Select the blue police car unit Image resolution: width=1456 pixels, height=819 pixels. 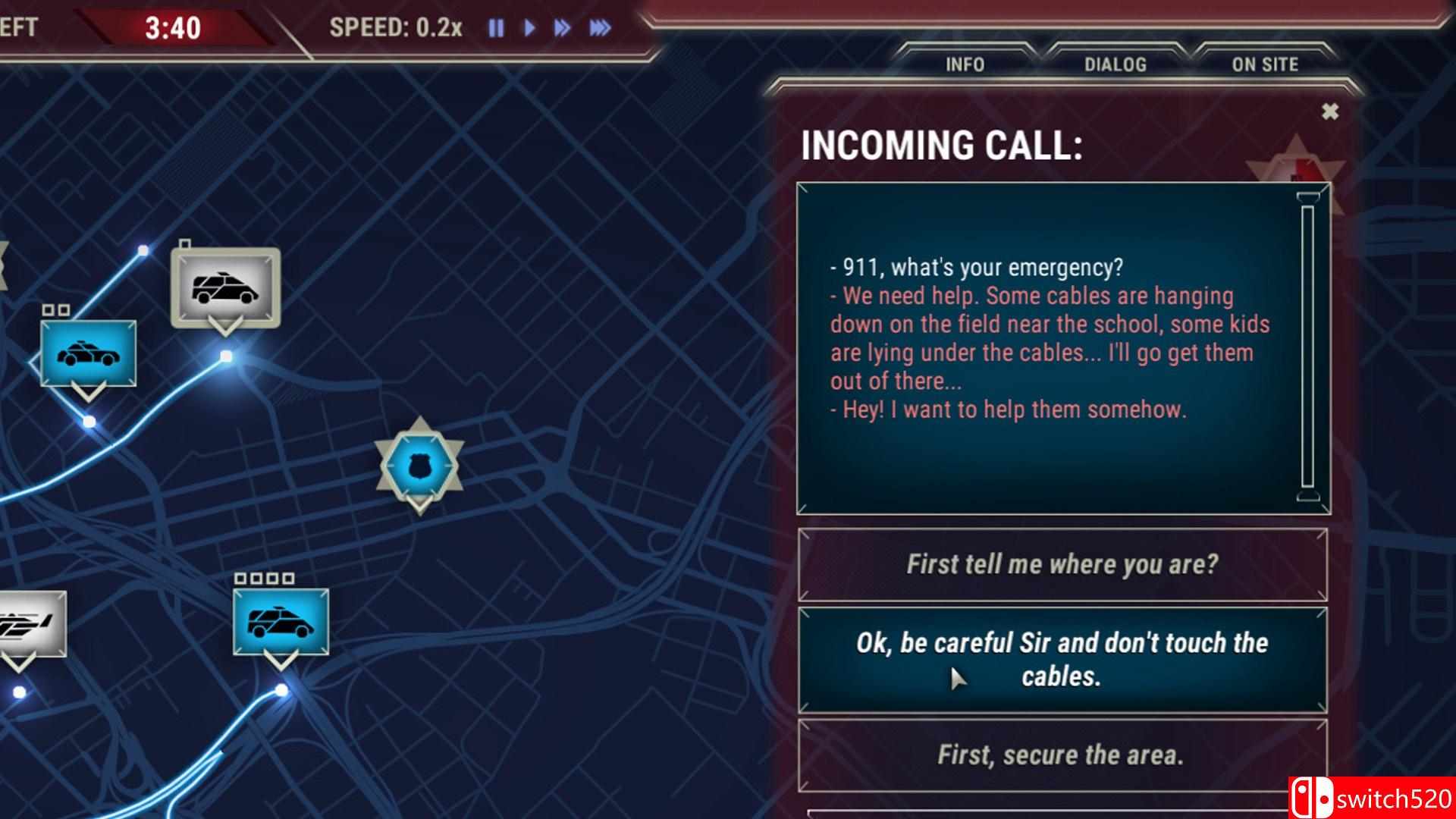[x=89, y=353]
